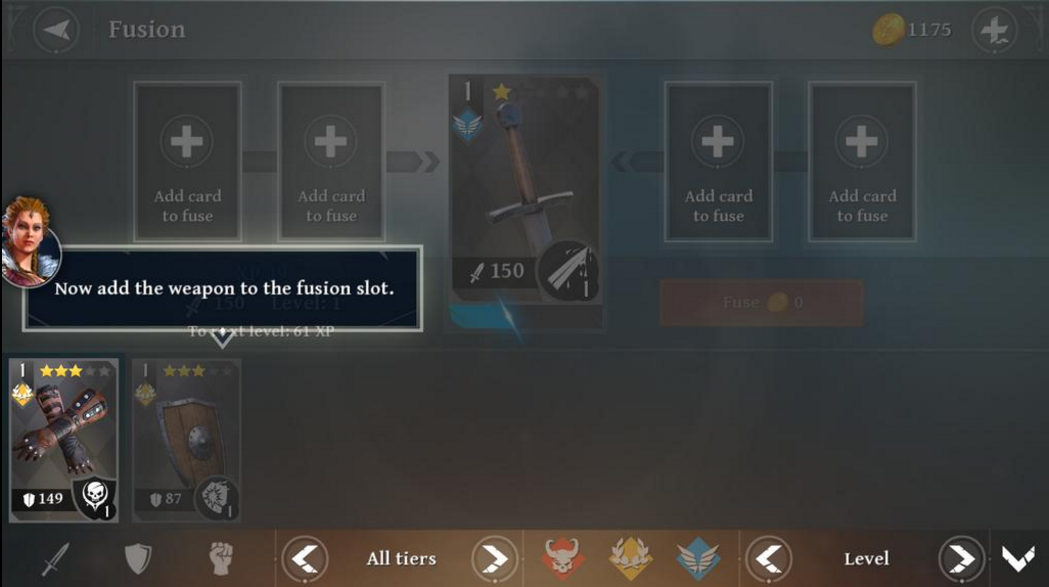The width and height of the screenshot is (1049, 587).
Task: Choose the wooden shield card
Action: (186, 440)
